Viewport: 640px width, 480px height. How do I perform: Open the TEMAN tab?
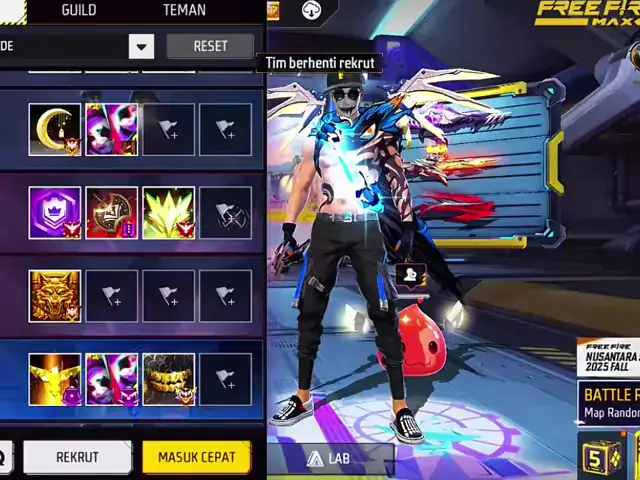(184, 10)
